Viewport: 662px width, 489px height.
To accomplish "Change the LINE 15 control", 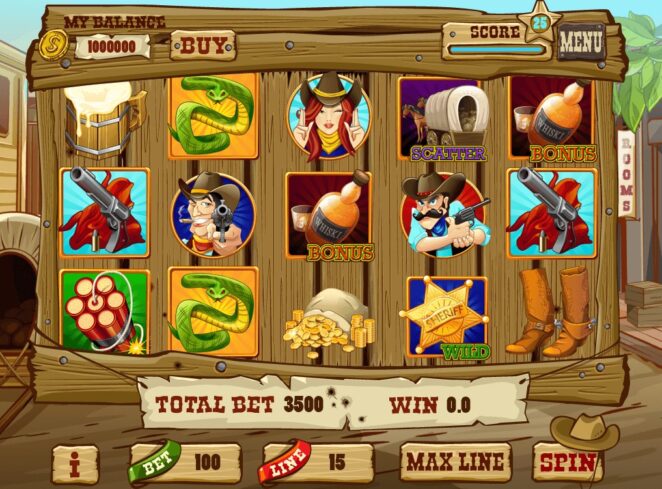I will 317,464.
